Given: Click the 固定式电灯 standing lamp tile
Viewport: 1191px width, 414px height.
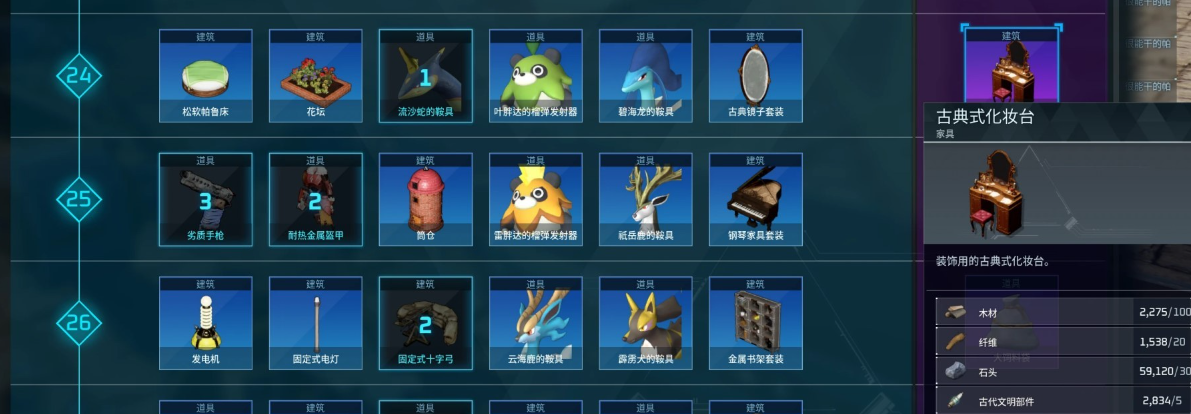Looking at the screenshot, I should (x=315, y=324).
